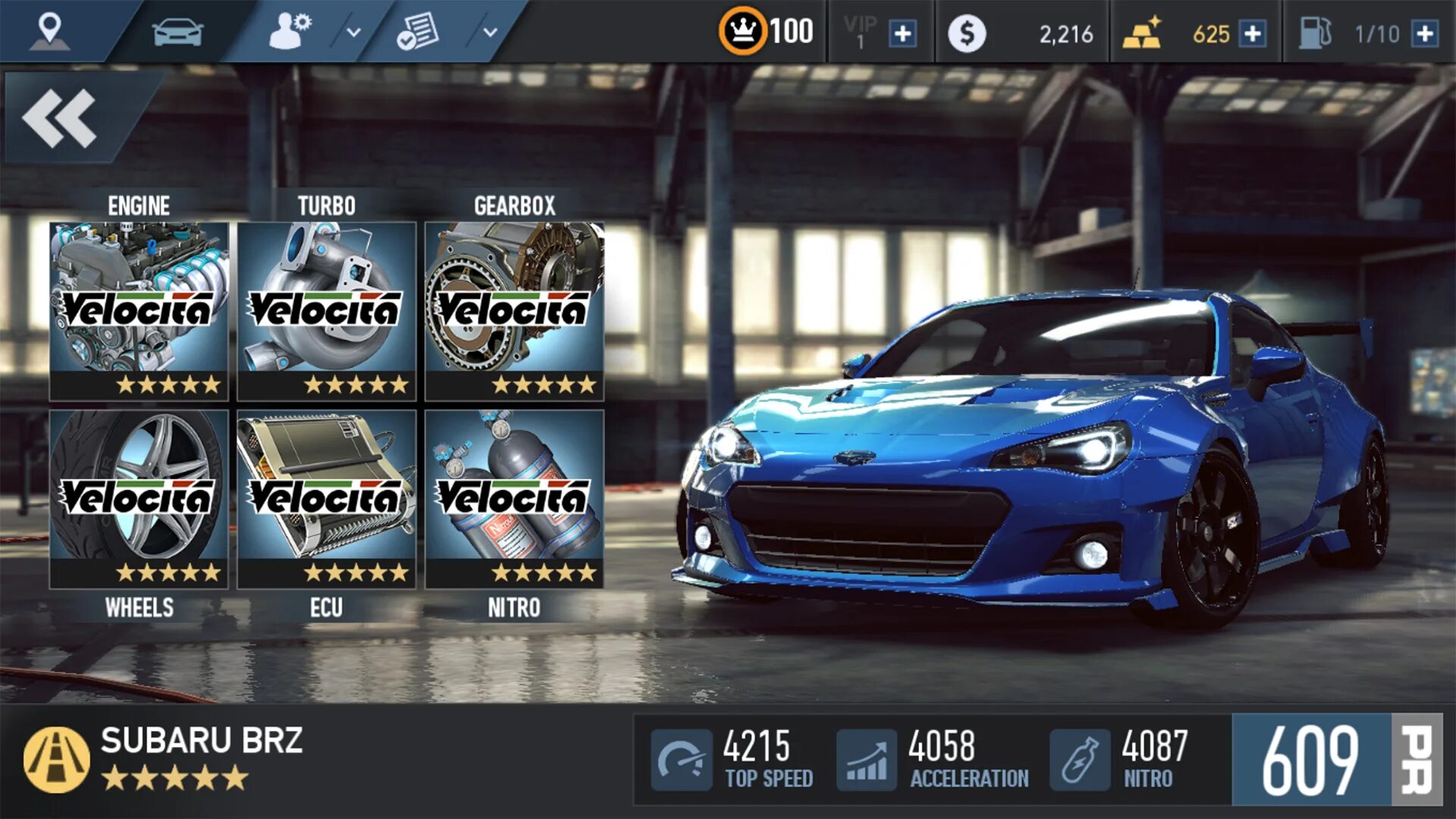Switch to the garage car tab
This screenshot has height=819, width=1456.
coord(177,33)
